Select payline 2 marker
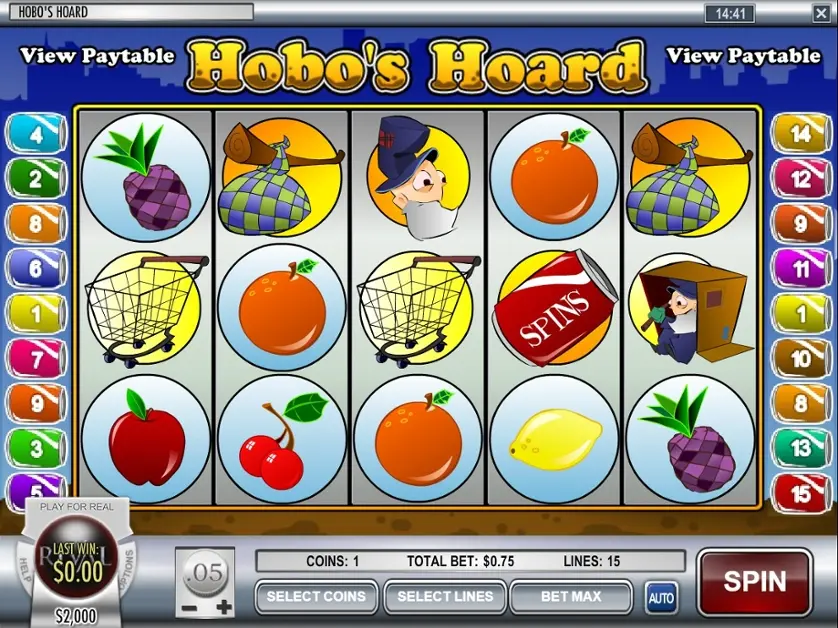 35,179
